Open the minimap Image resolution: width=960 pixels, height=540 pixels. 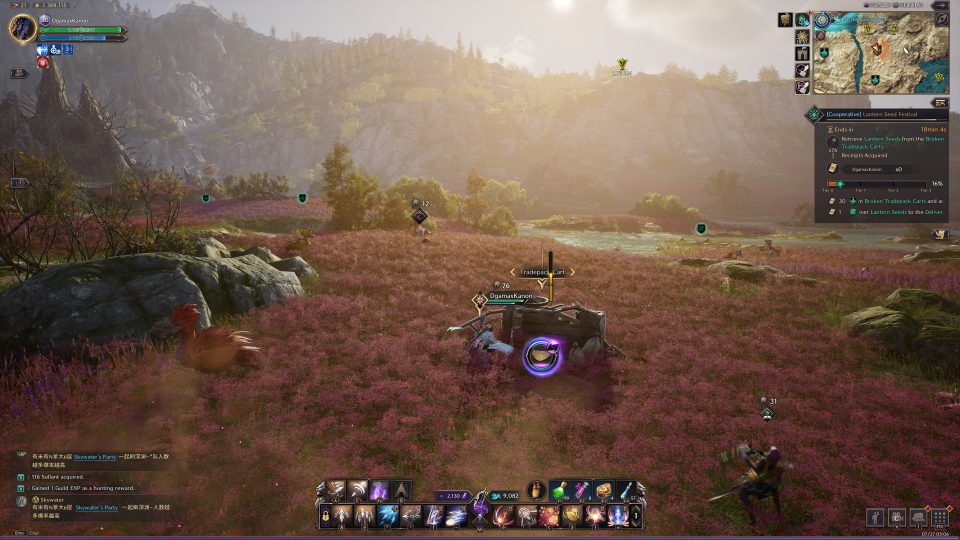tap(880, 53)
